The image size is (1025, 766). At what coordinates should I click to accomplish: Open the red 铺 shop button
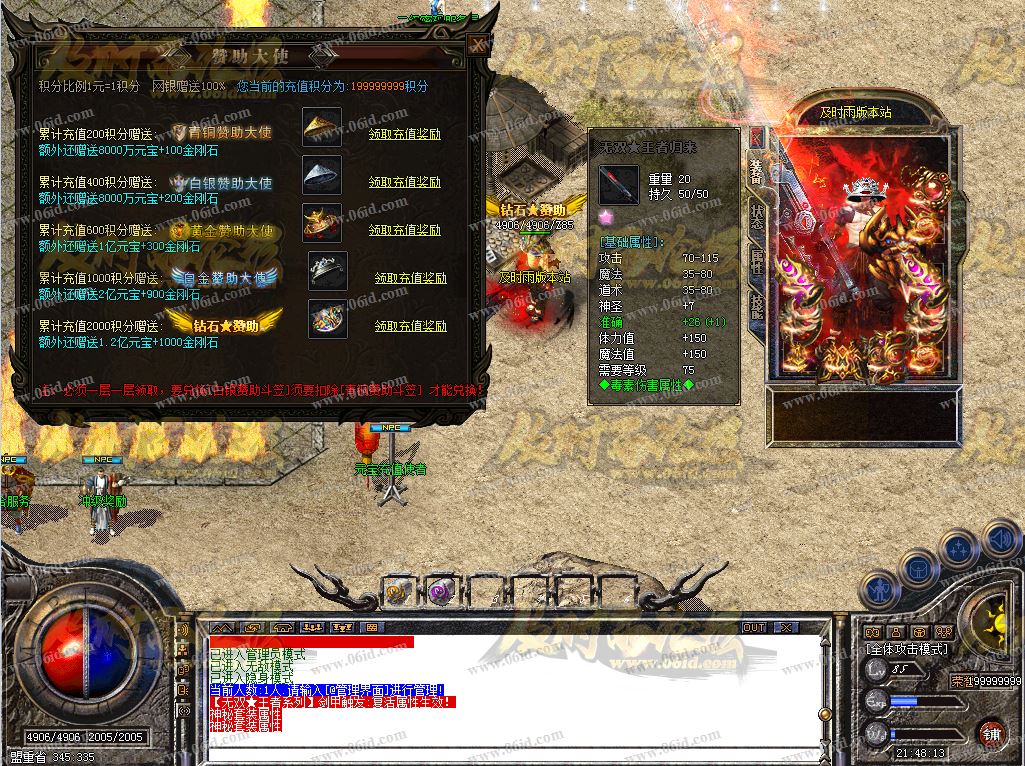991,732
